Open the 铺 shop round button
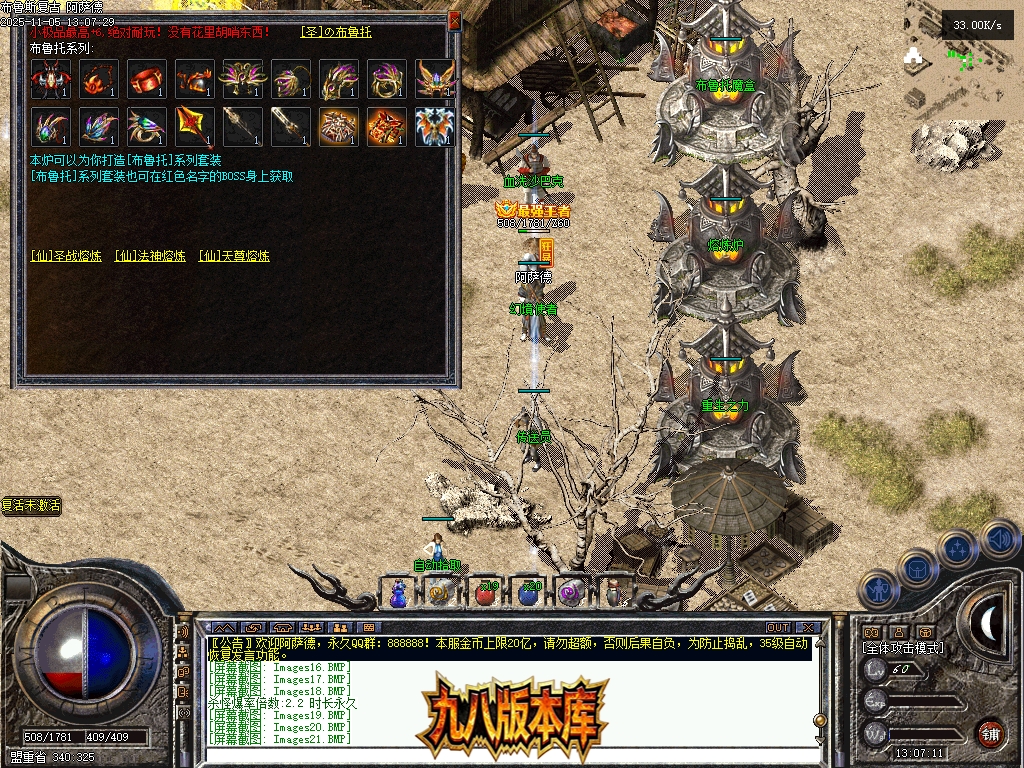The width and height of the screenshot is (1024, 768). tap(989, 732)
